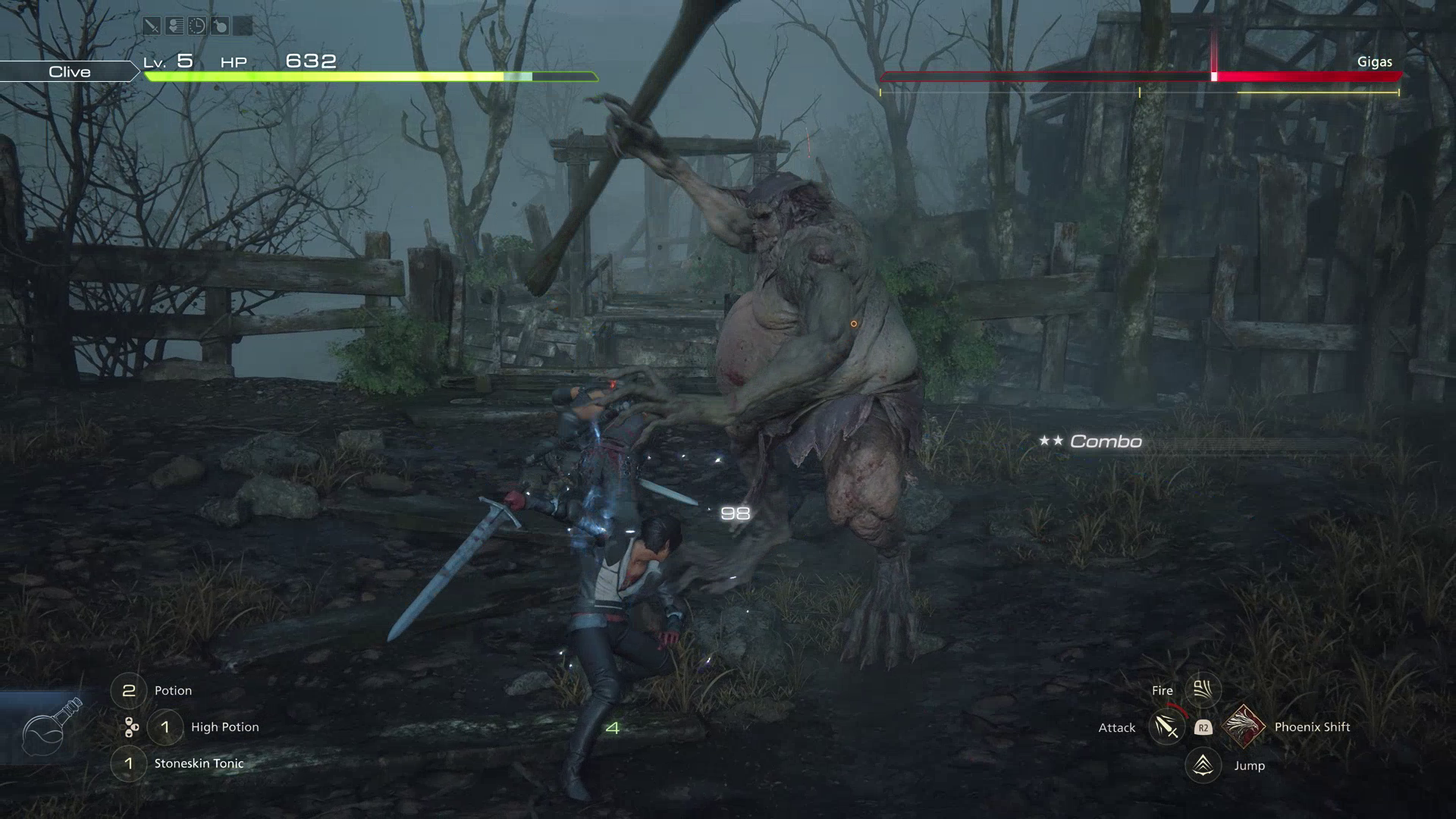
Task: Select the clock timer status icon
Action: (x=197, y=26)
